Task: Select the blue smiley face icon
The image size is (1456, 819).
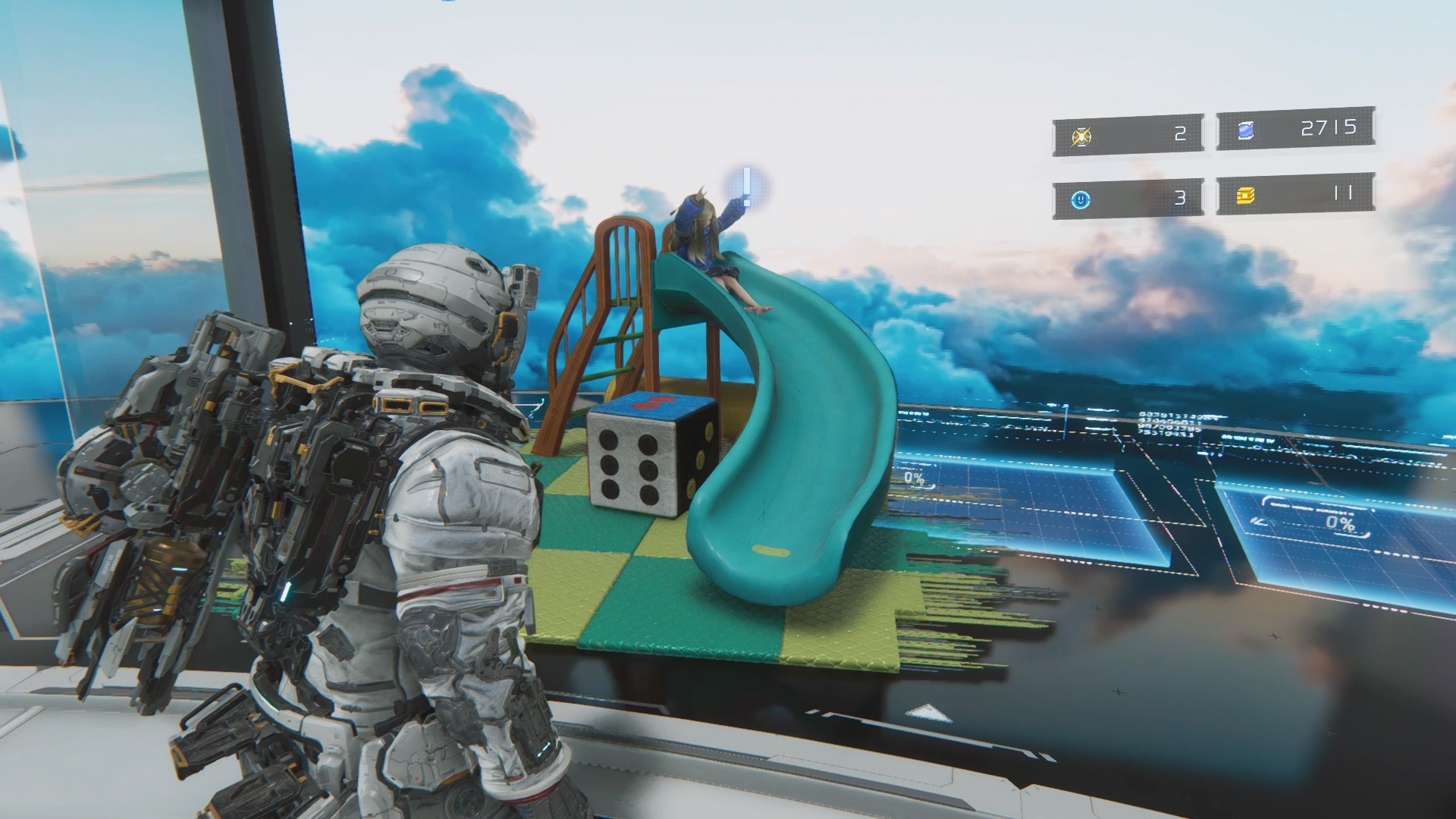Action: tap(1081, 199)
